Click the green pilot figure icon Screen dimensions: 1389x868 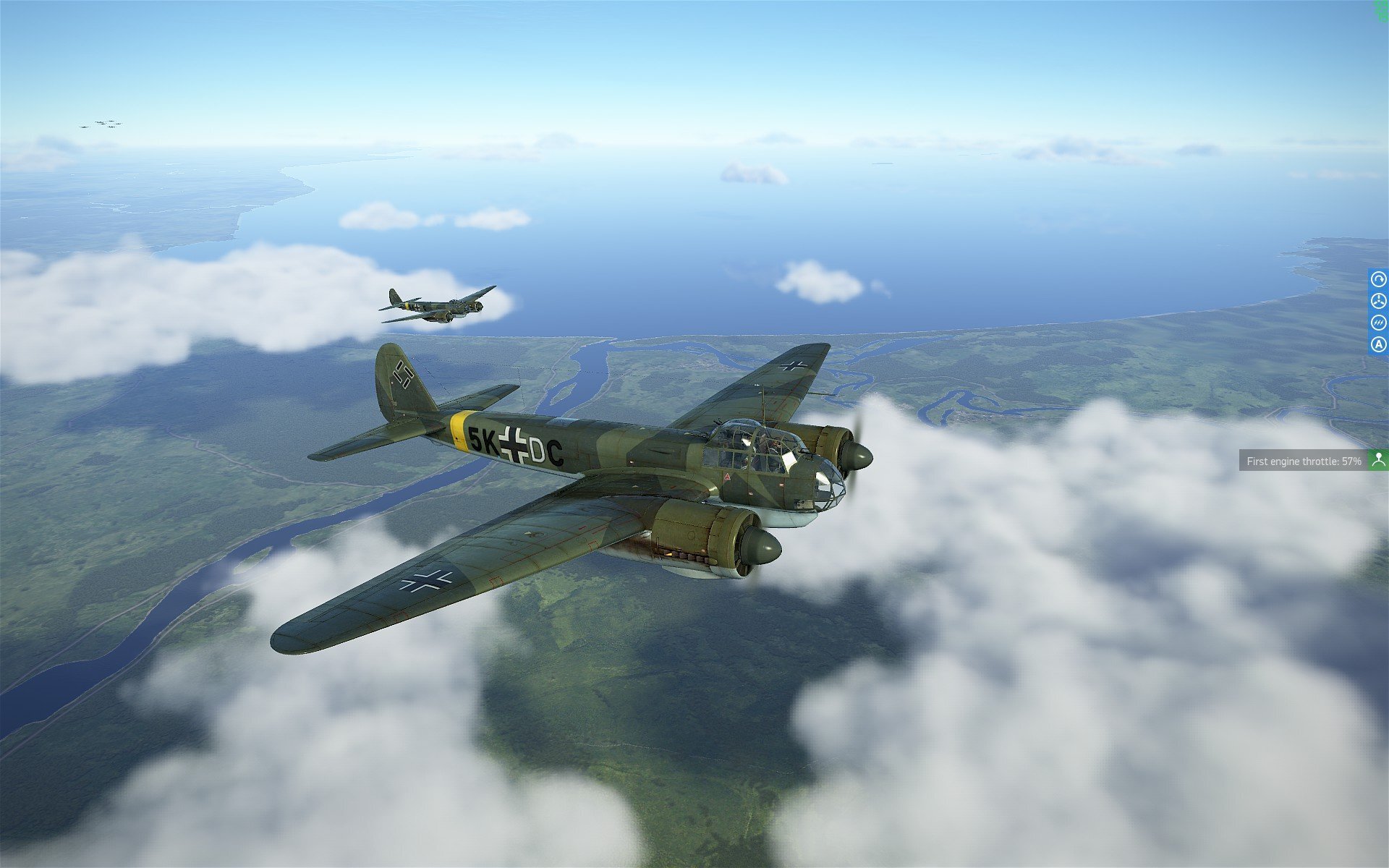1378,459
